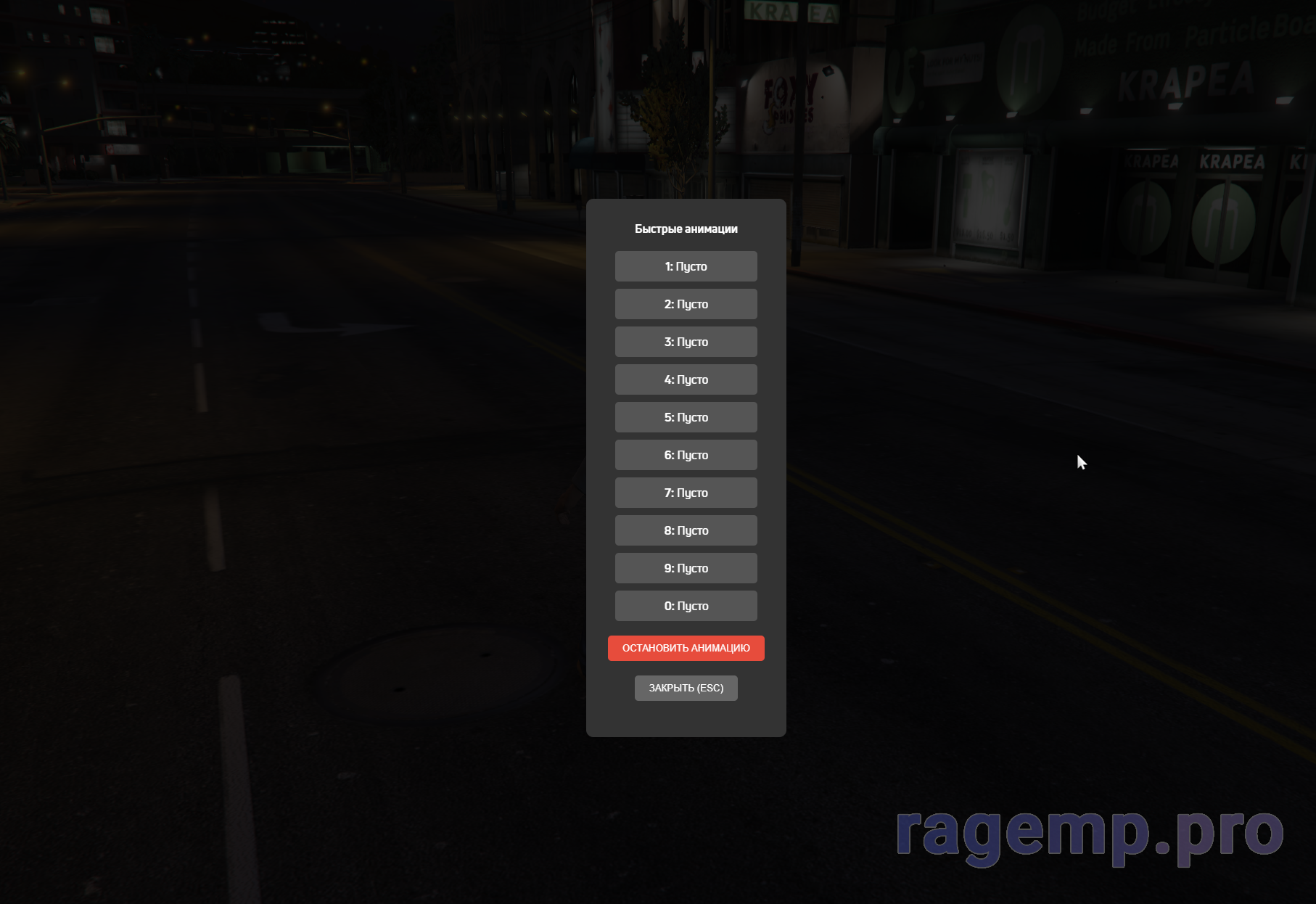Click the 8: Пусто animation button

click(686, 530)
